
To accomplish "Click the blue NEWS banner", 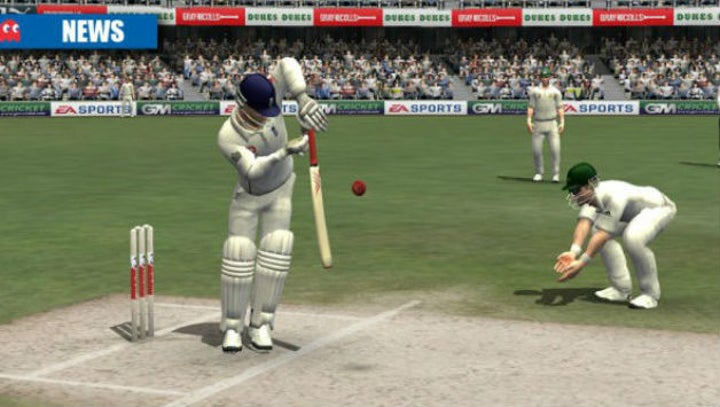I will (x=80, y=31).
